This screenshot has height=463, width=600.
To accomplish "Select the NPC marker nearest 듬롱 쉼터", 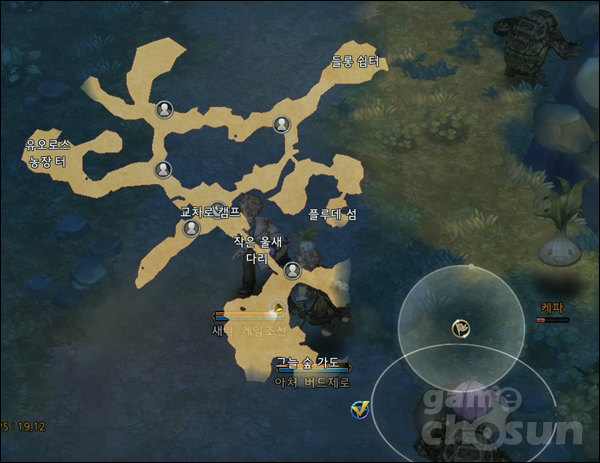I will coord(281,125).
